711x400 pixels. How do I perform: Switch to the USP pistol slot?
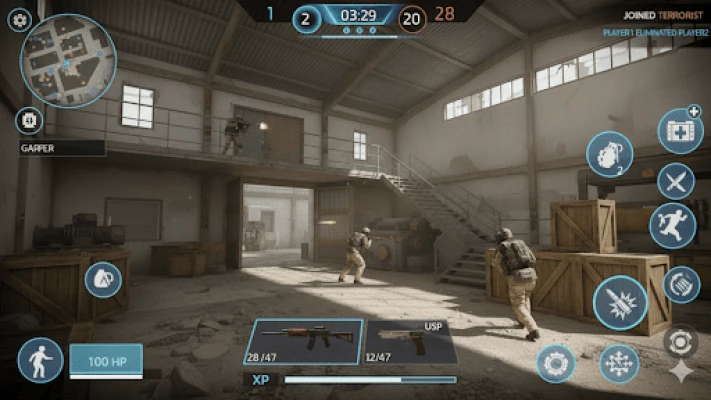click(411, 342)
